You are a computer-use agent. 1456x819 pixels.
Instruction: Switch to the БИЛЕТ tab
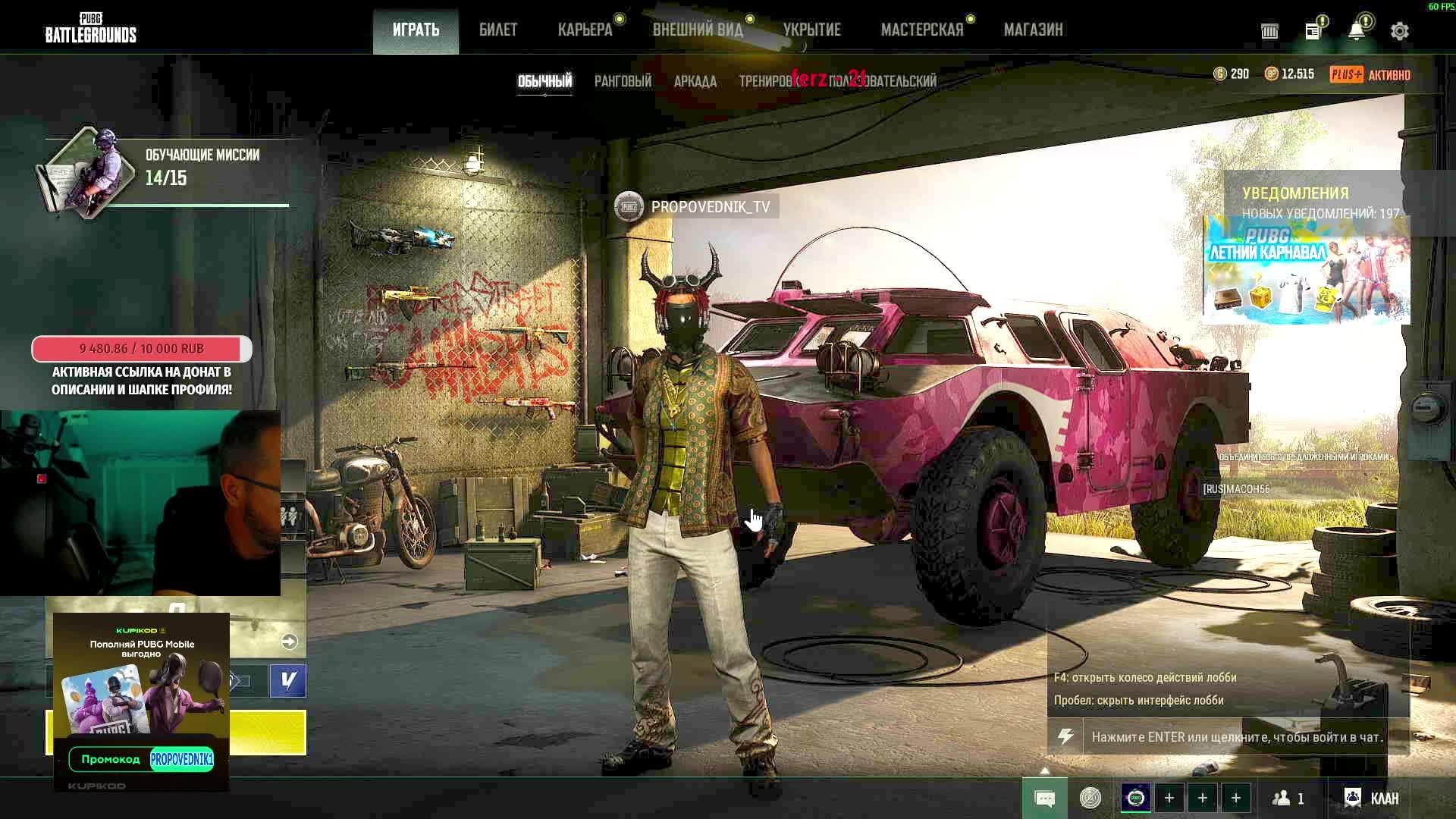[x=498, y=30]
